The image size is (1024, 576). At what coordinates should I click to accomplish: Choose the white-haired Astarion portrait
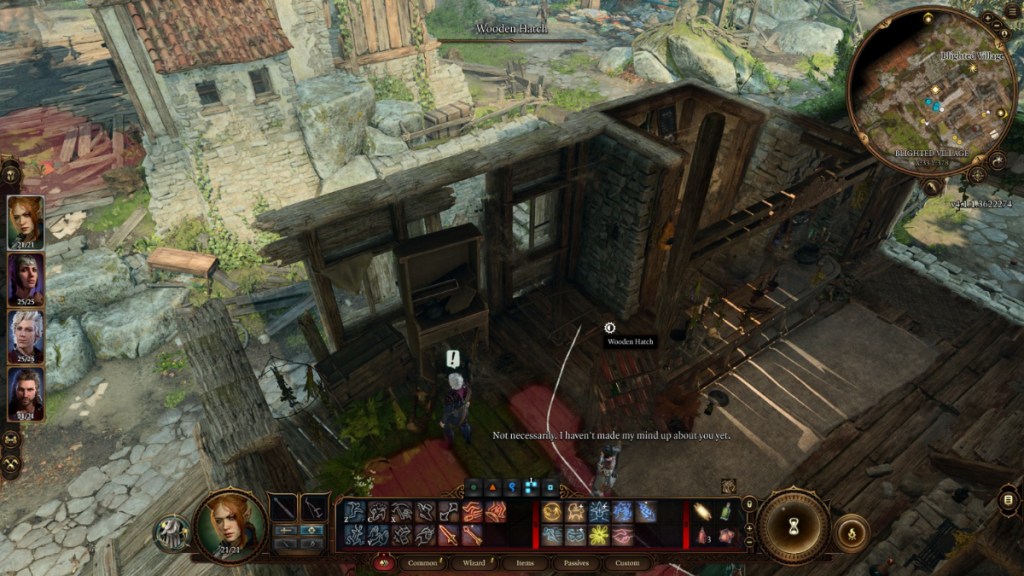25,336
